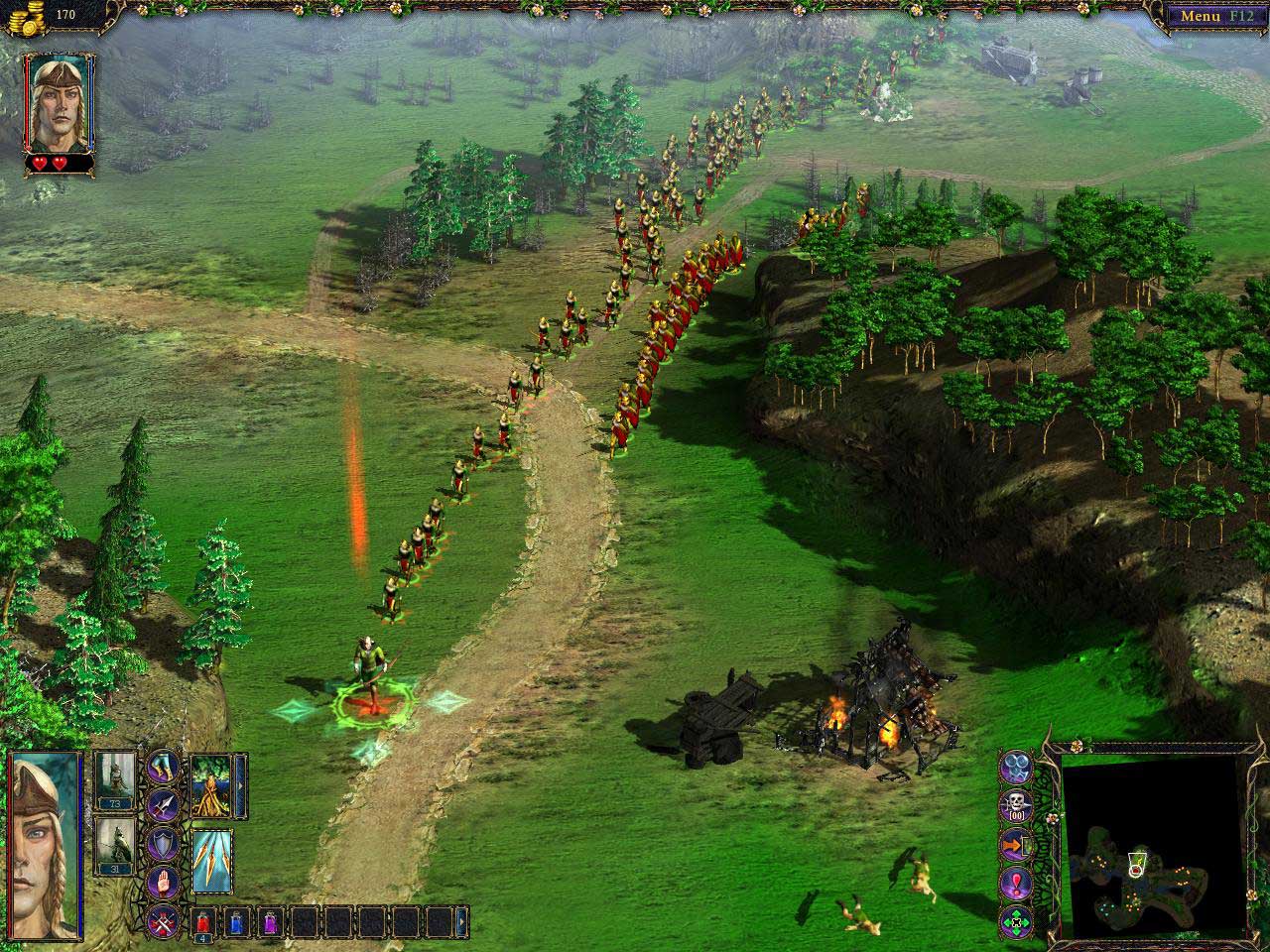
Task: Click the skull icon by the minimap
Action: pyautogui.click(x=1016, y=804)
